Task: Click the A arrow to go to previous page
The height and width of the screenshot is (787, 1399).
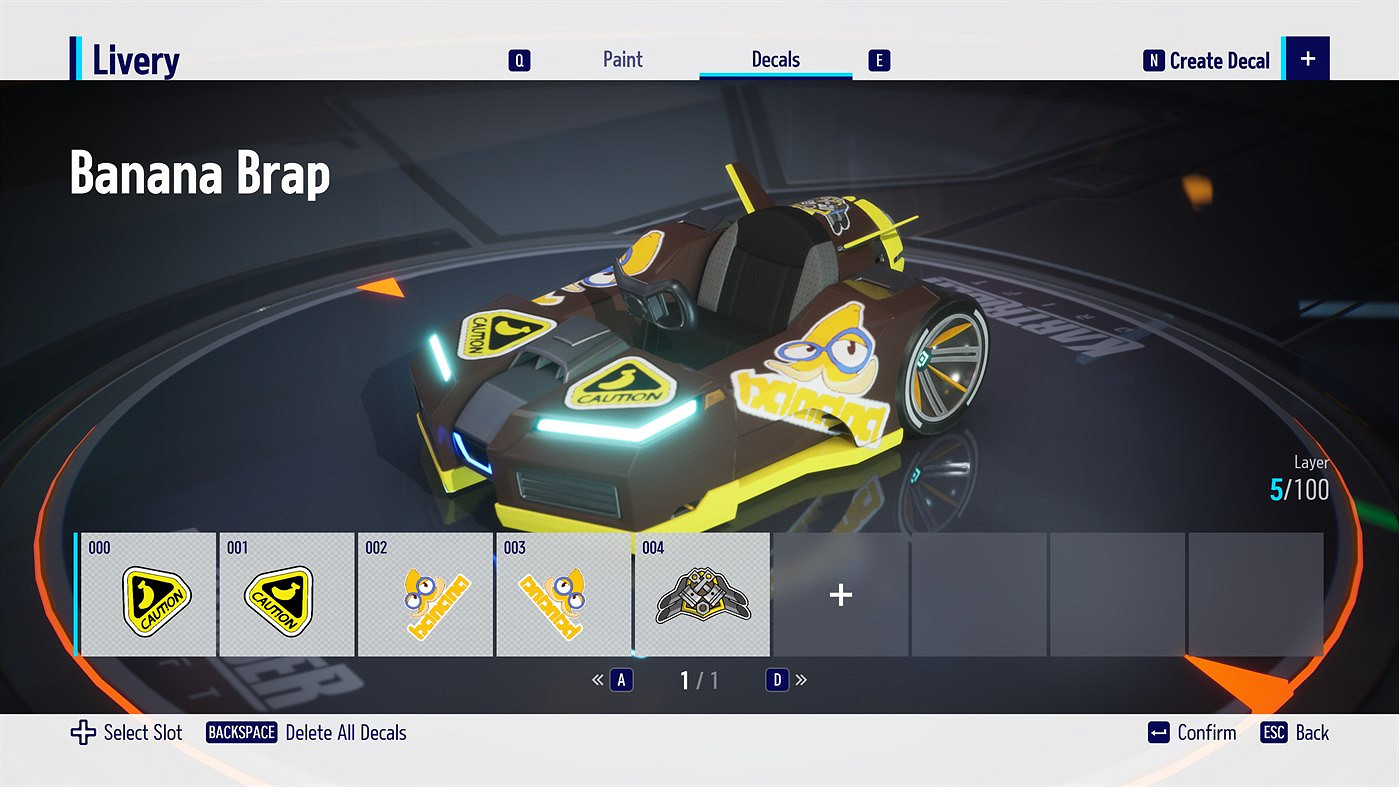Action: (x=621, y=680)
